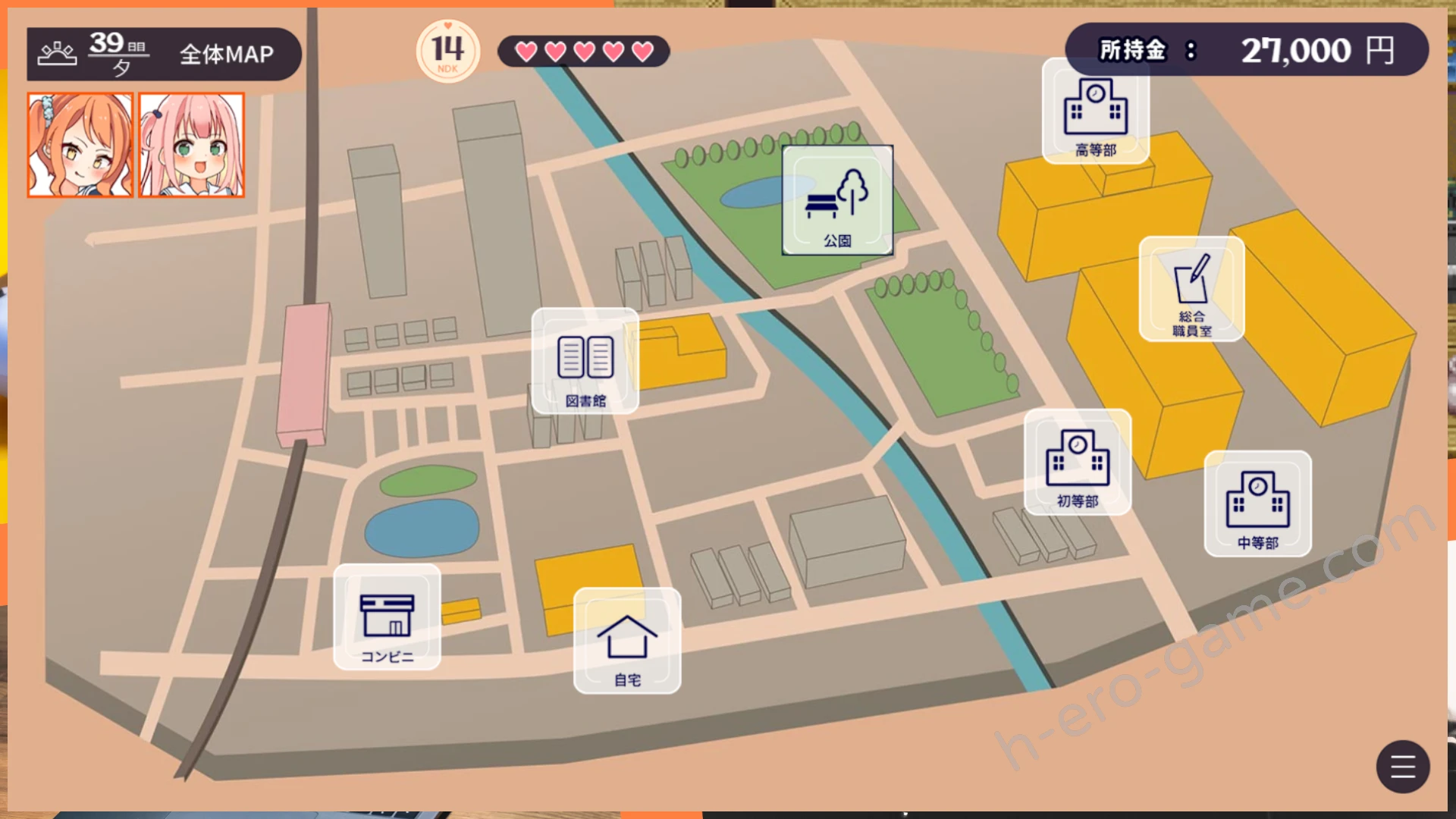The height and width of the screenshot is (819, 1456).
Task: Go to the 公園 park location
Action: (x=837, y=200)
